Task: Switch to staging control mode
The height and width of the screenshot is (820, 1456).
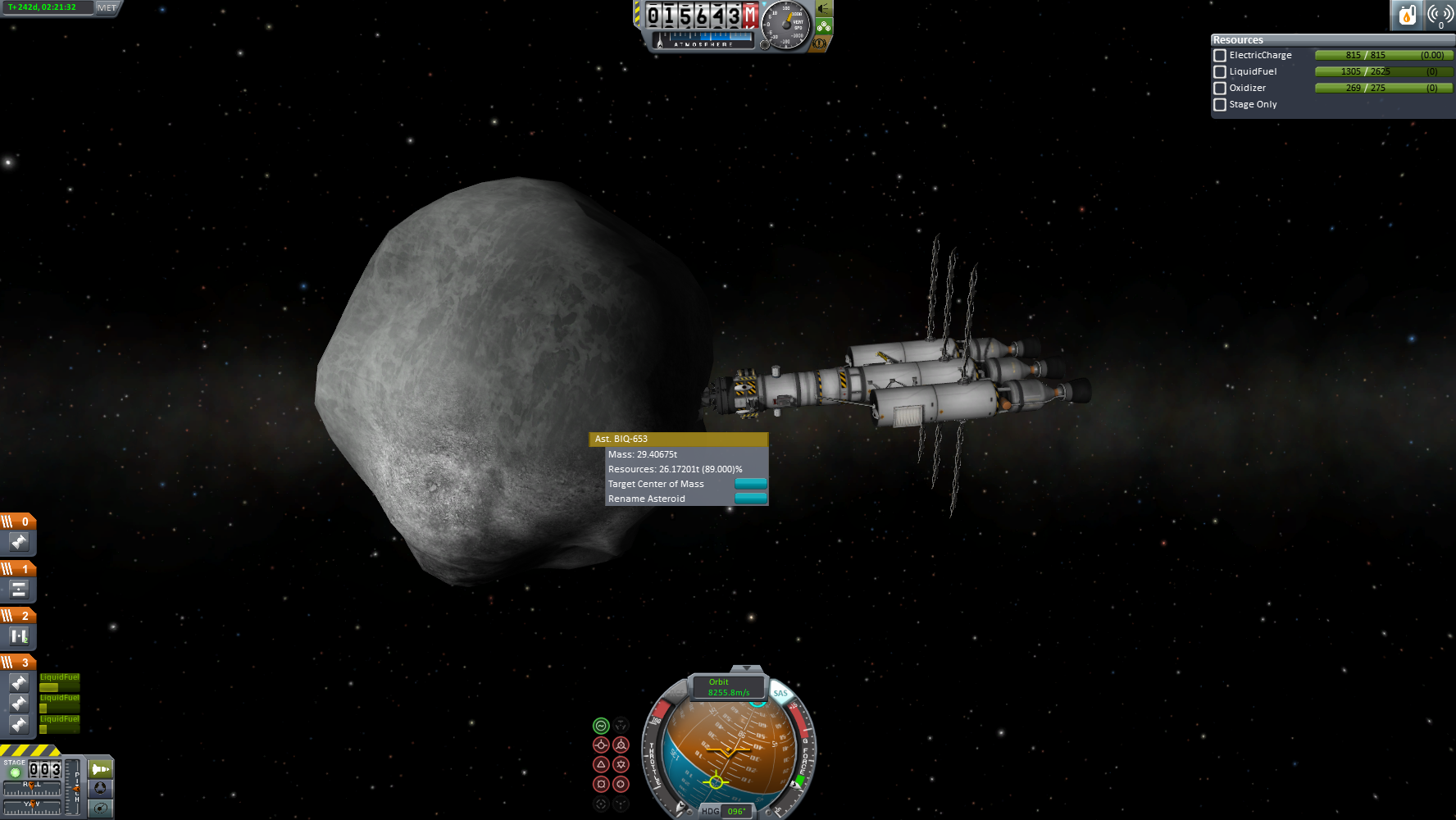Action: point(100,769)
